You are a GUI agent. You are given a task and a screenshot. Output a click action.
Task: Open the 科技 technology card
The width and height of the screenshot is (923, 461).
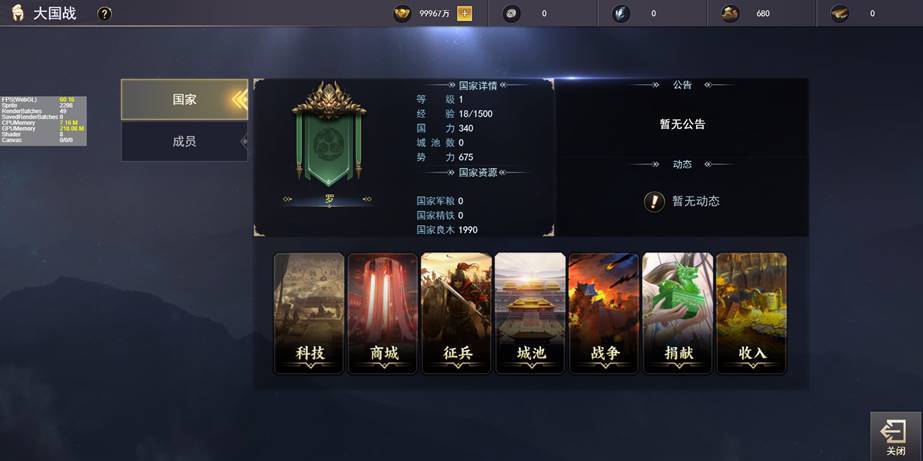309,313
